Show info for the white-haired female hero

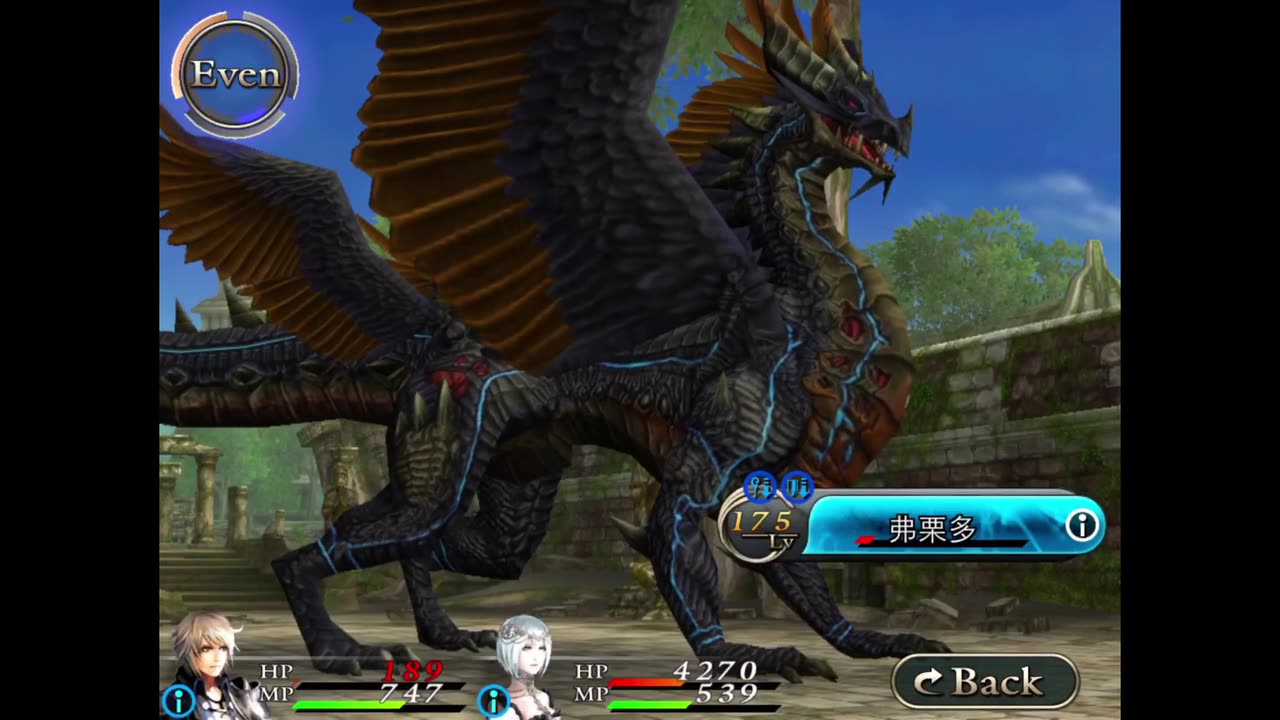click(x=493, y=701)
